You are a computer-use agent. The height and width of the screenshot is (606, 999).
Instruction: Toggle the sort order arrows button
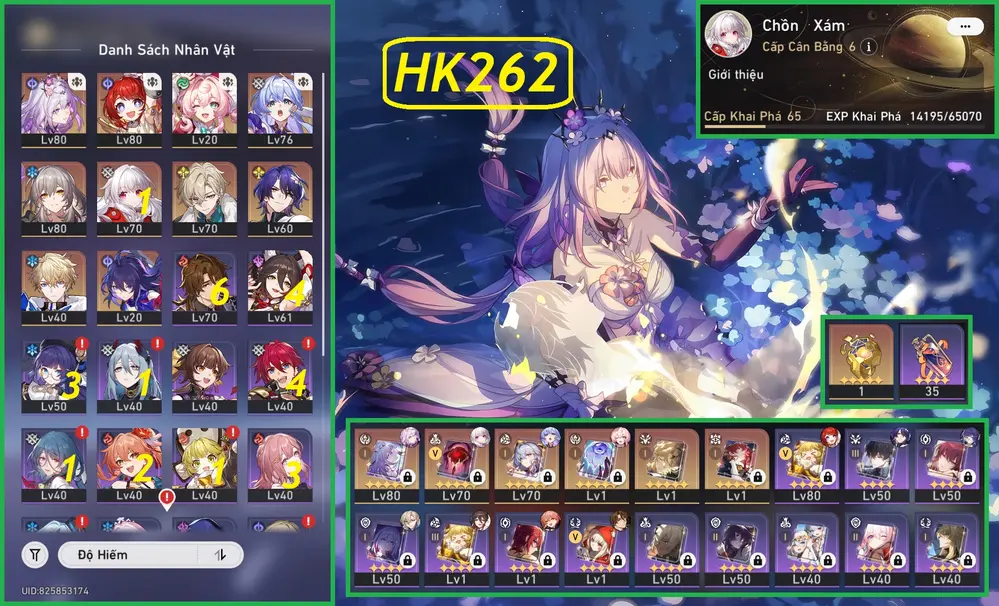coord(221,554)
